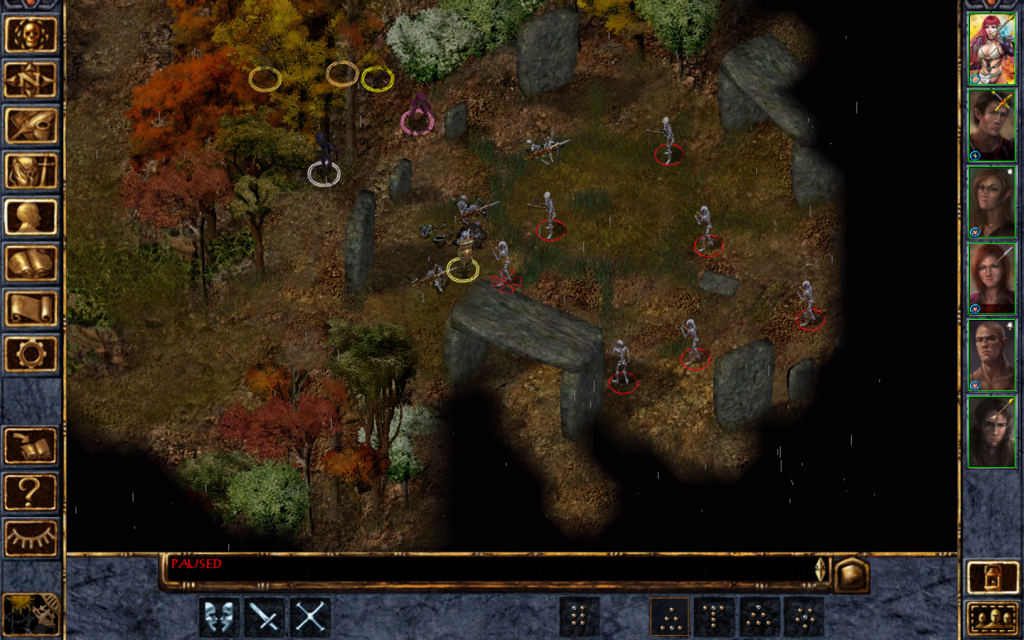Choose the T-shaped party formation
This screenshot has height=640, width=1024.
click(714, 617)
